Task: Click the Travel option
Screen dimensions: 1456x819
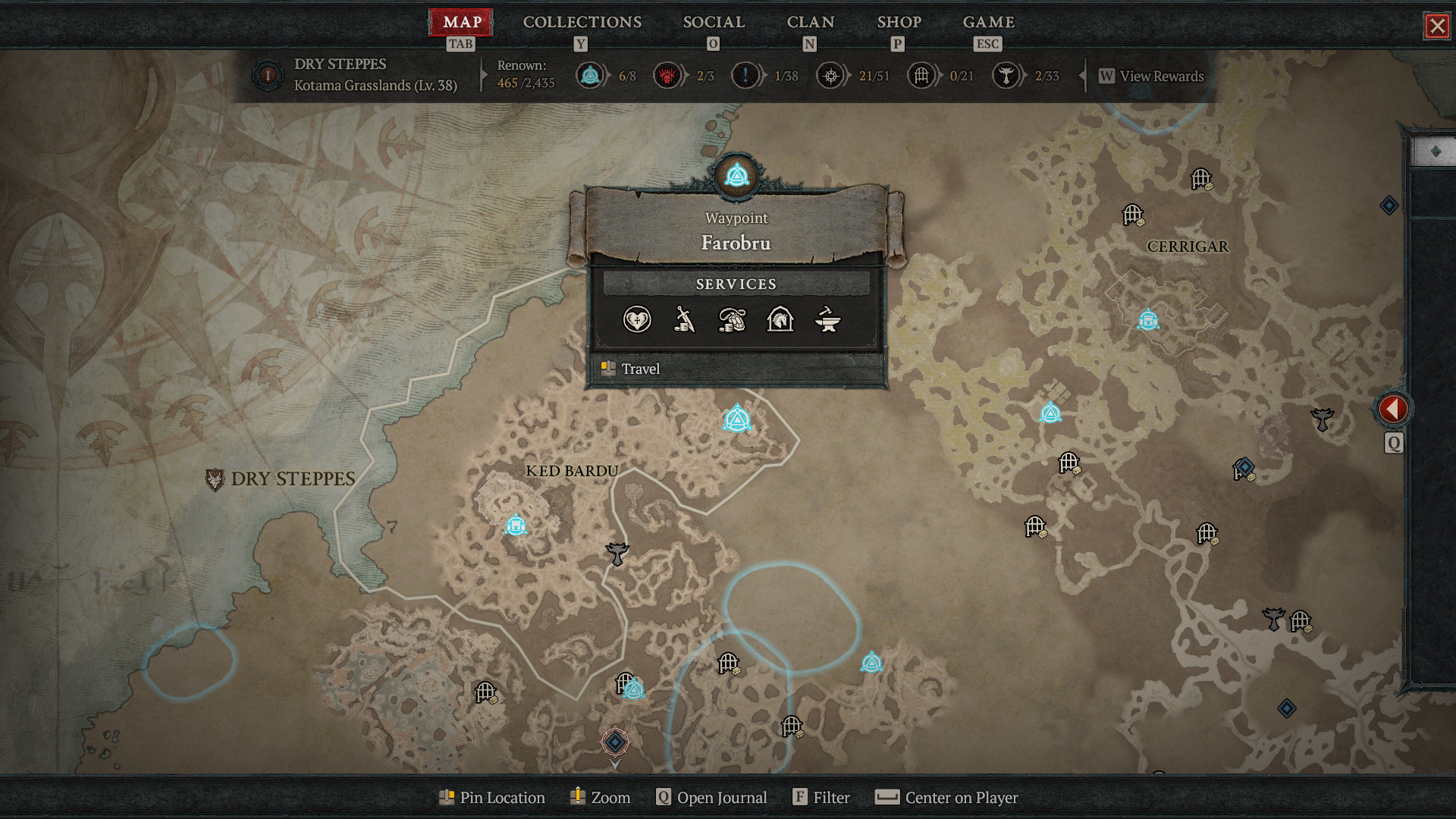Action: [x=641, y=369]
